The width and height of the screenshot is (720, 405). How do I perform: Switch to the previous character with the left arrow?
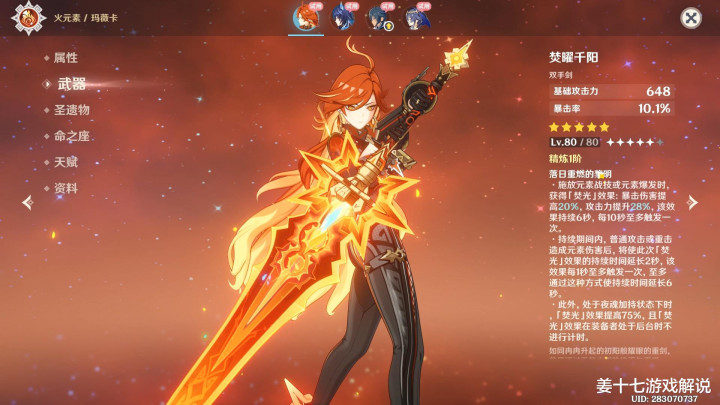tap(27, 202)
